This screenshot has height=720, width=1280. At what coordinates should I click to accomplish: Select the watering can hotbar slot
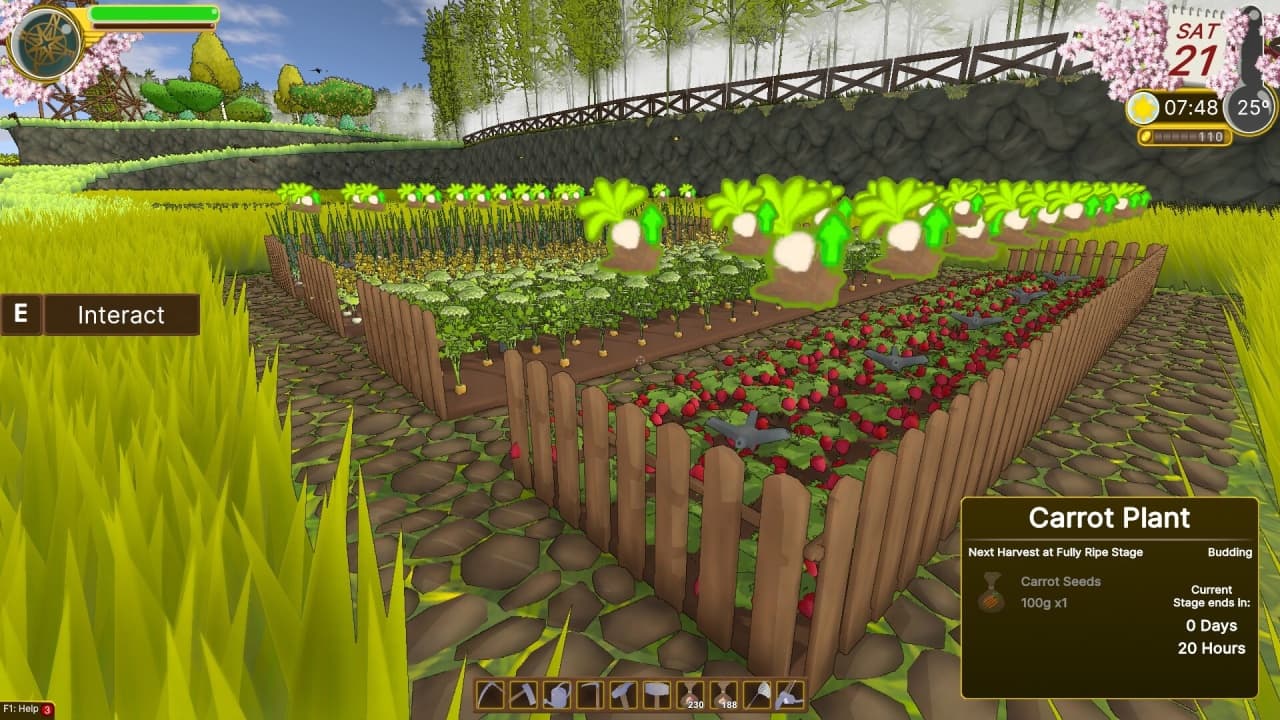[x=556, y=694]
